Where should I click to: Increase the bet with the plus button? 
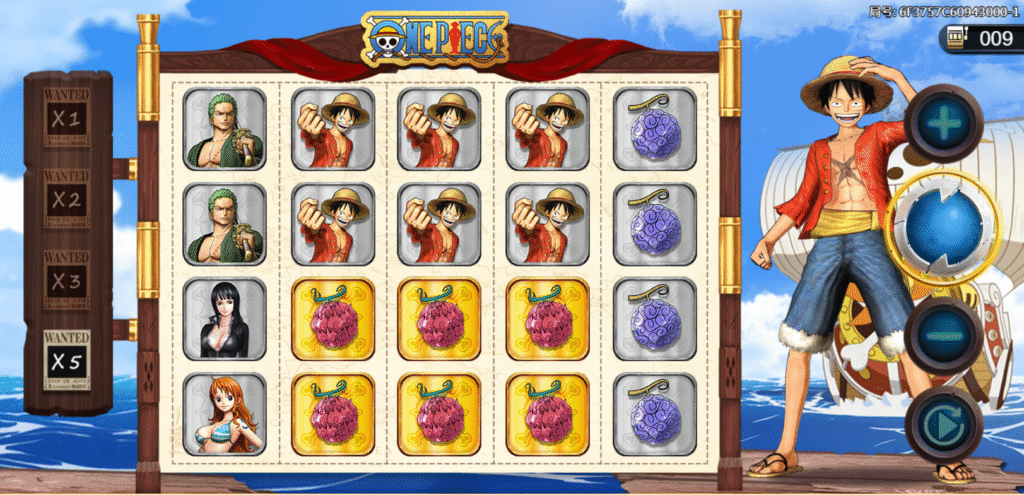pyautogui.click(x=945, y=123)
